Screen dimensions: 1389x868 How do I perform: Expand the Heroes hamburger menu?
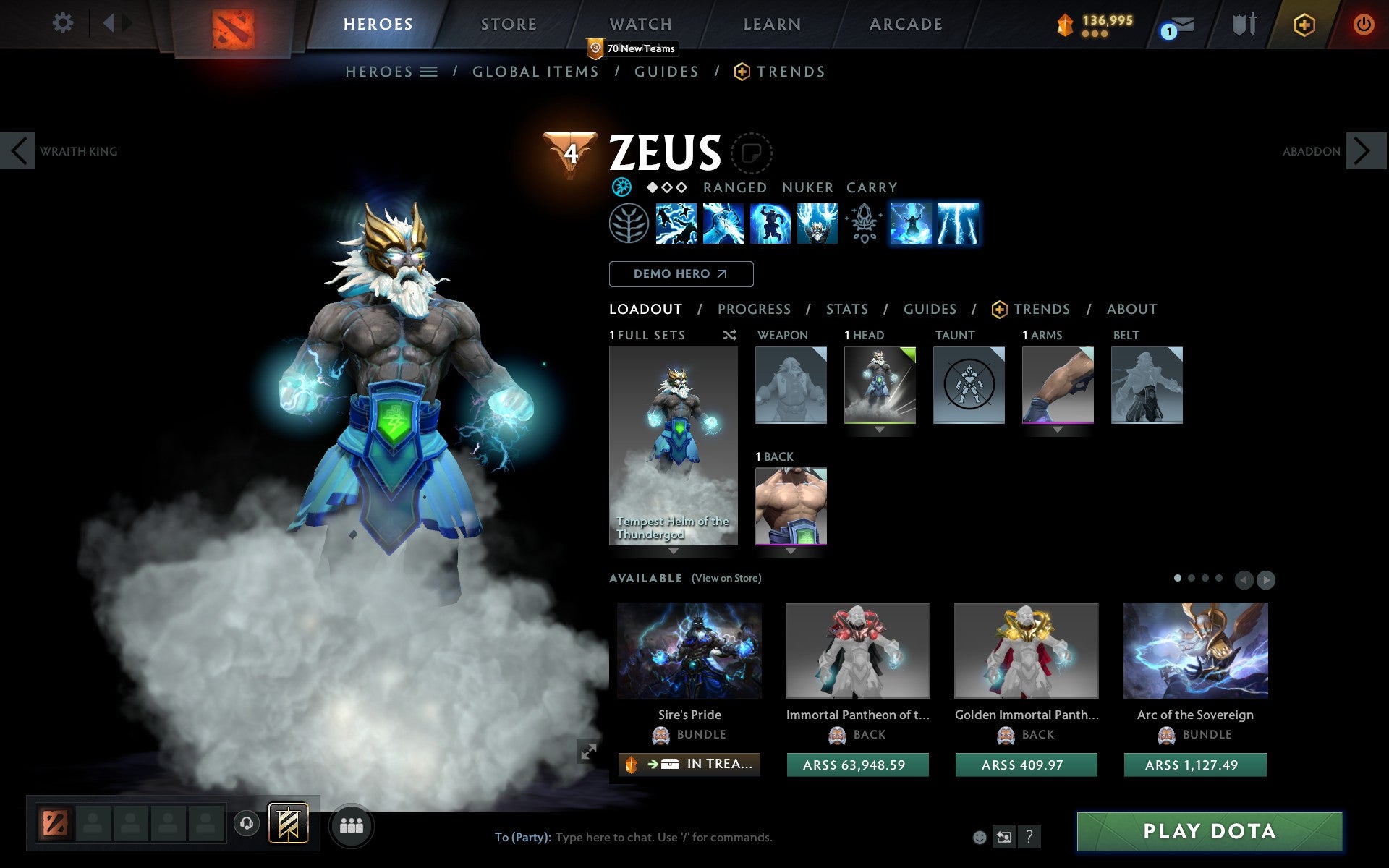[429, 72]
